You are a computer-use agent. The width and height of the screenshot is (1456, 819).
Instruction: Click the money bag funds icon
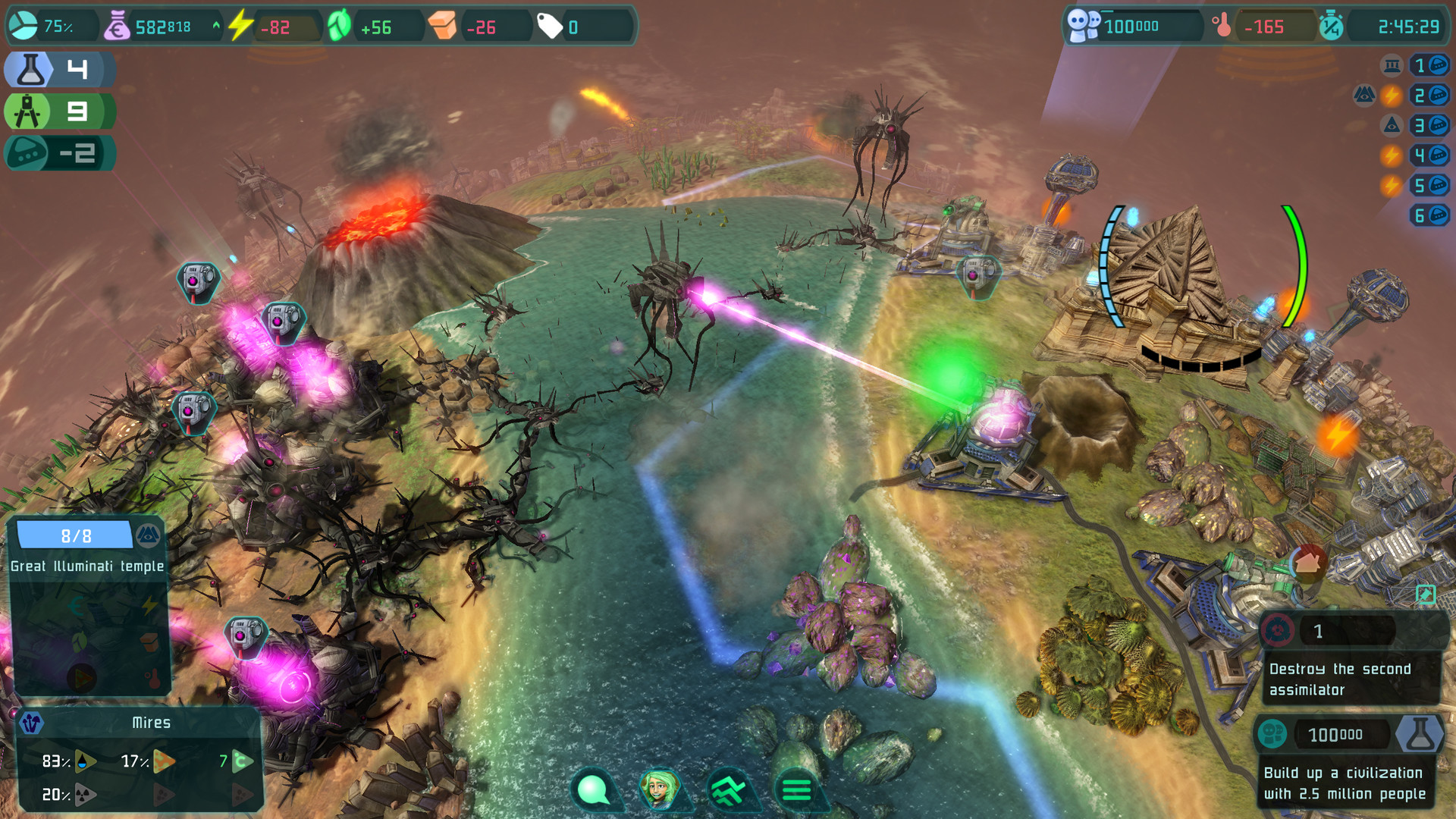pos(117,27)
